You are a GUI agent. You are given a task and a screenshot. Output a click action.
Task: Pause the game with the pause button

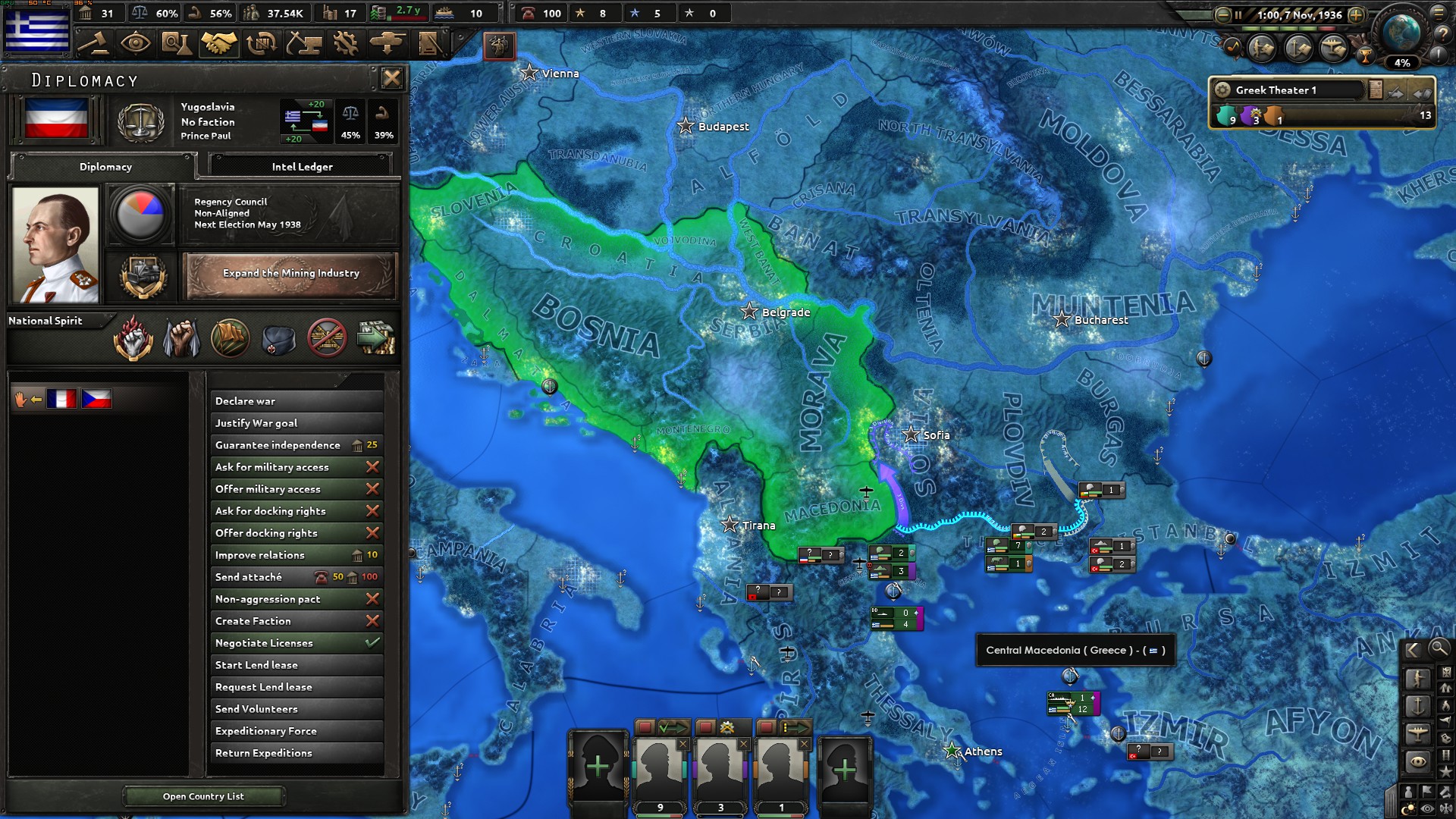click(1238, 15)
